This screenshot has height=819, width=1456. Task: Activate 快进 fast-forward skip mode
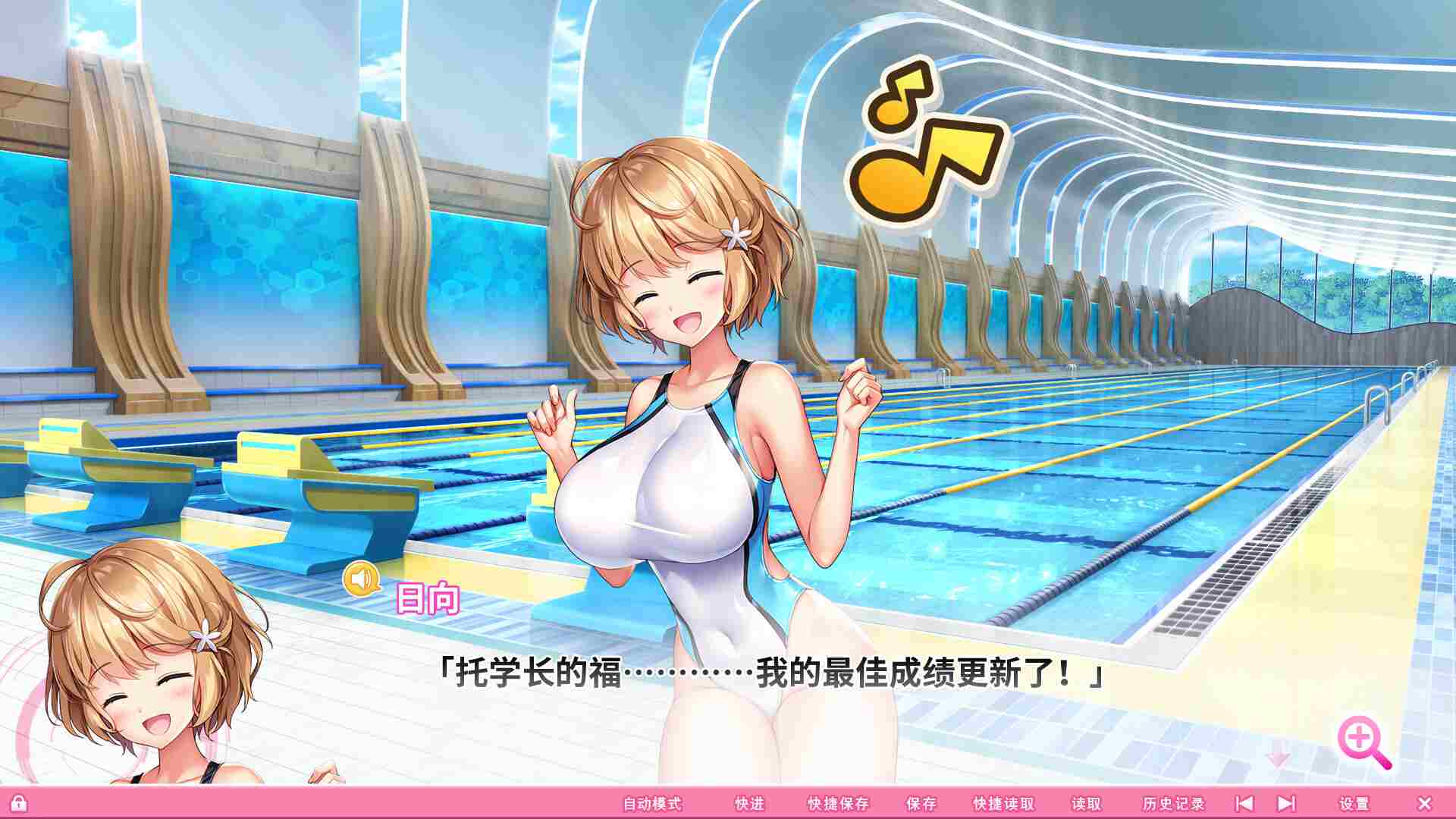pyautogui.click(x=749, y=802)
